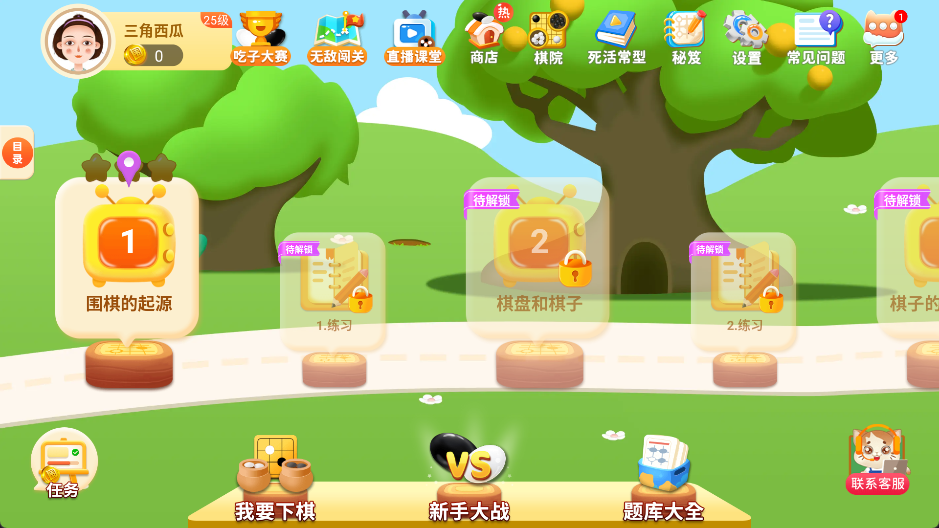Show 常见问题 FAQ
Viewport: 939px width, 528px height.
click(816, 38)
